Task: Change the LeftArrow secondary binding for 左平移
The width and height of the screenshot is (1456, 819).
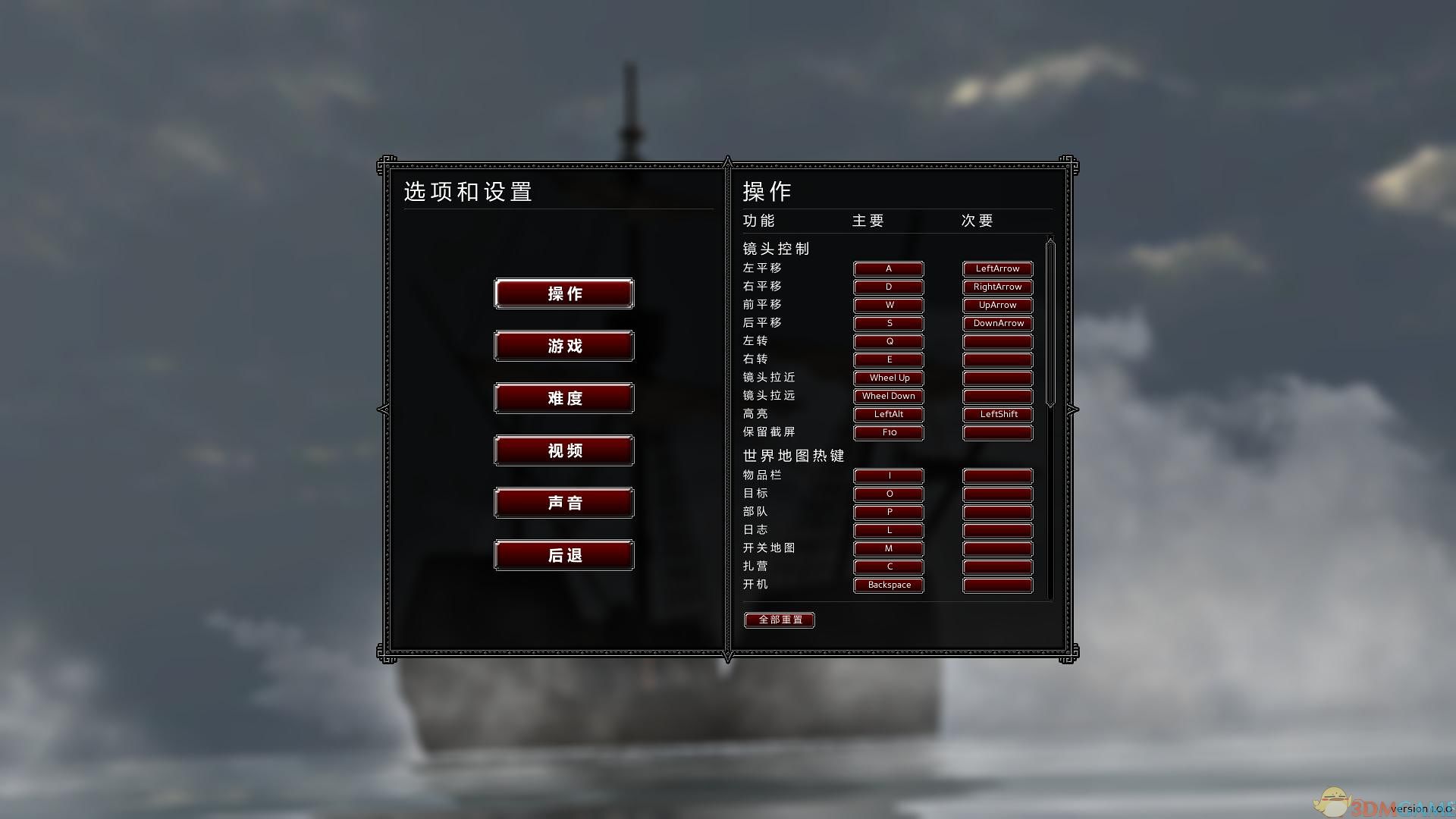Action: 997,268
